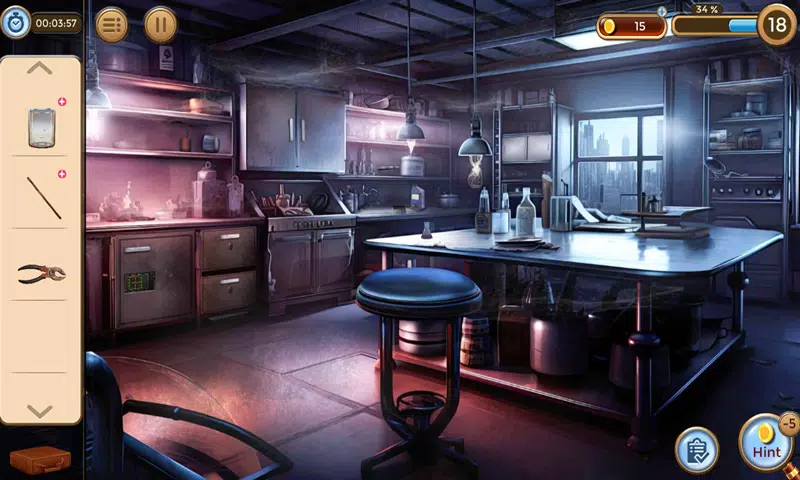Select the glass jar inventory item

pyautogui.click(x=41, y=127)
